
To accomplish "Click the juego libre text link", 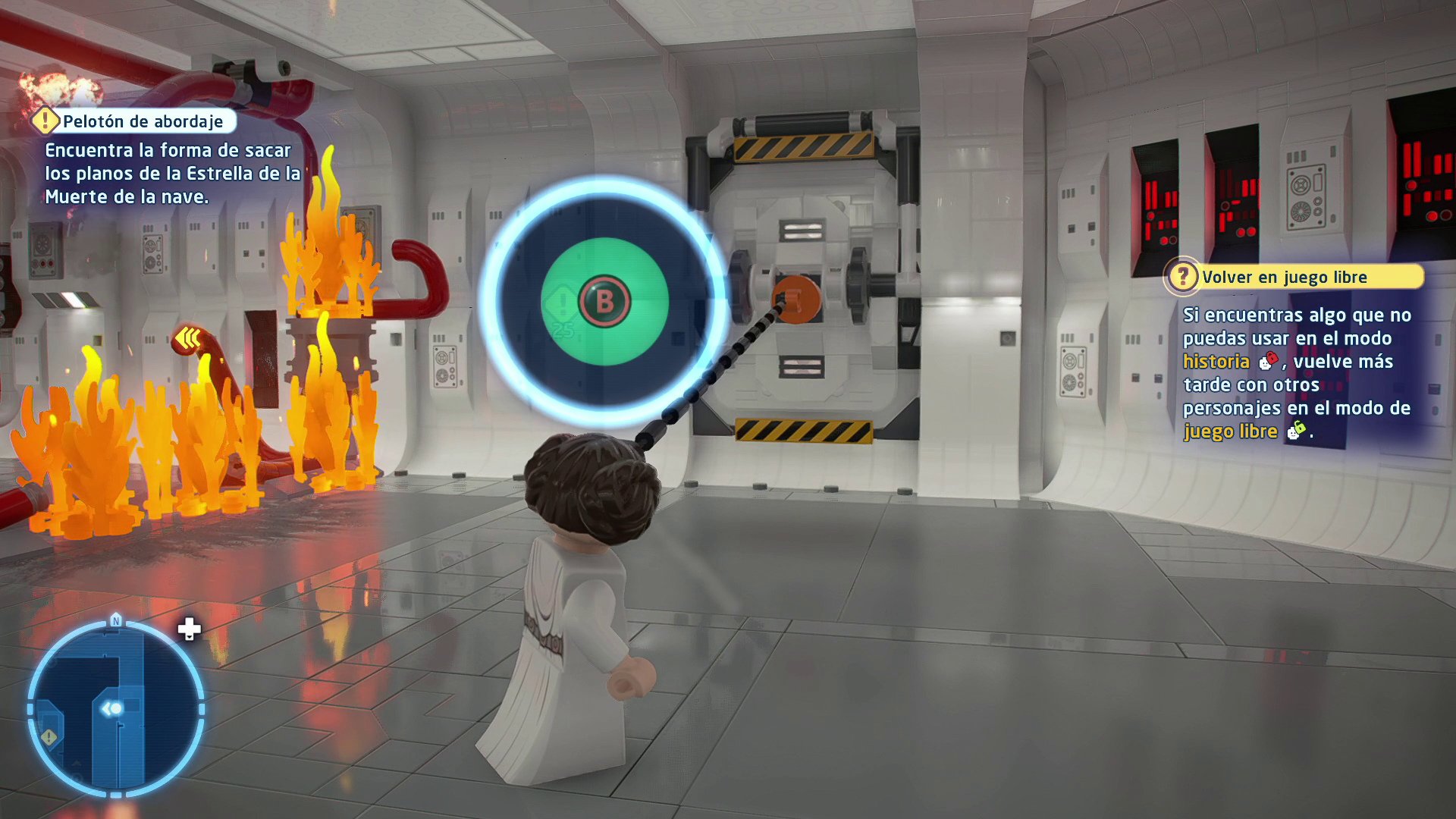I will point(1232,431).
